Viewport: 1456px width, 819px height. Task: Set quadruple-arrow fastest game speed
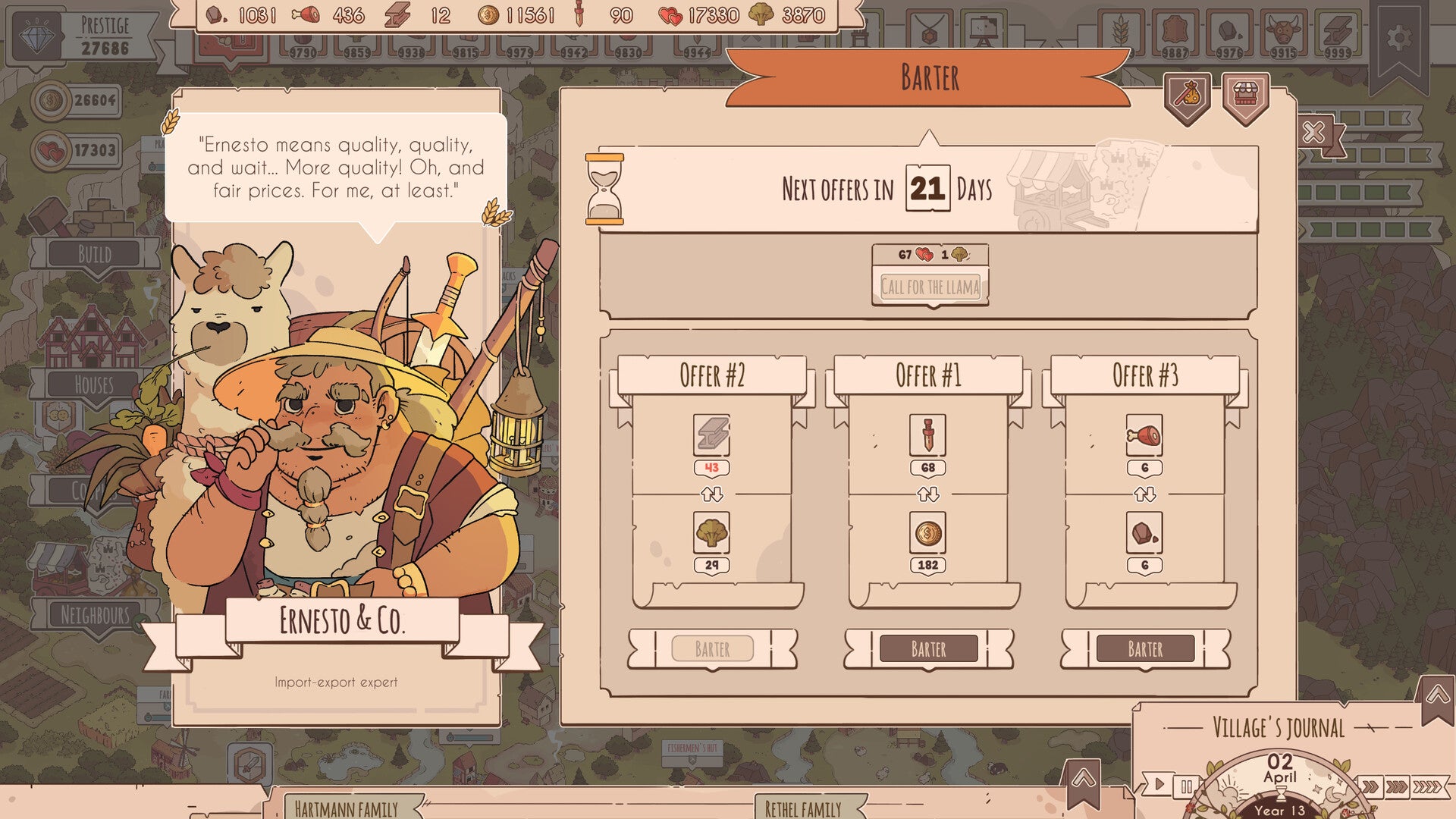(1428, 786)
